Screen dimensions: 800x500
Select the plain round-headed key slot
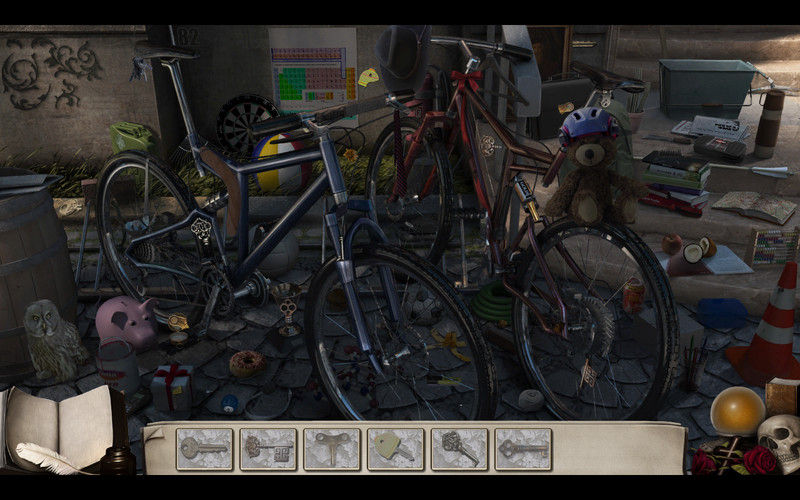point(205,449)
